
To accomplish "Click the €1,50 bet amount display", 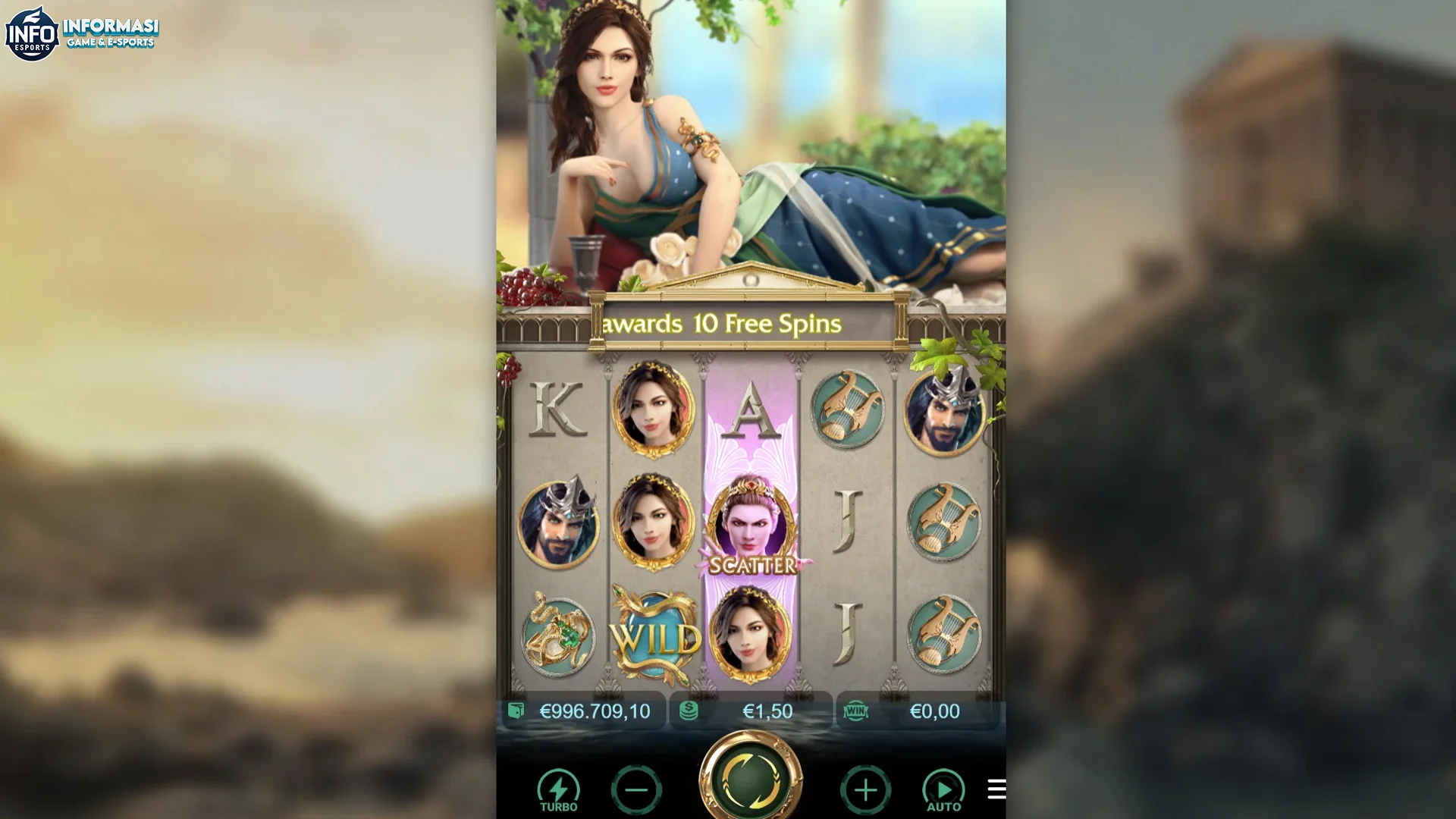I will pos(768,711).
